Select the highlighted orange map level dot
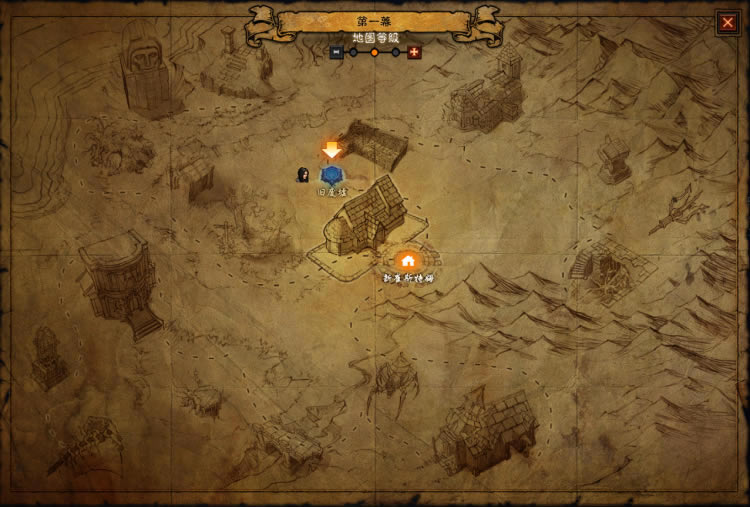The height and width of the screenshot is (507, 750). 374,52
